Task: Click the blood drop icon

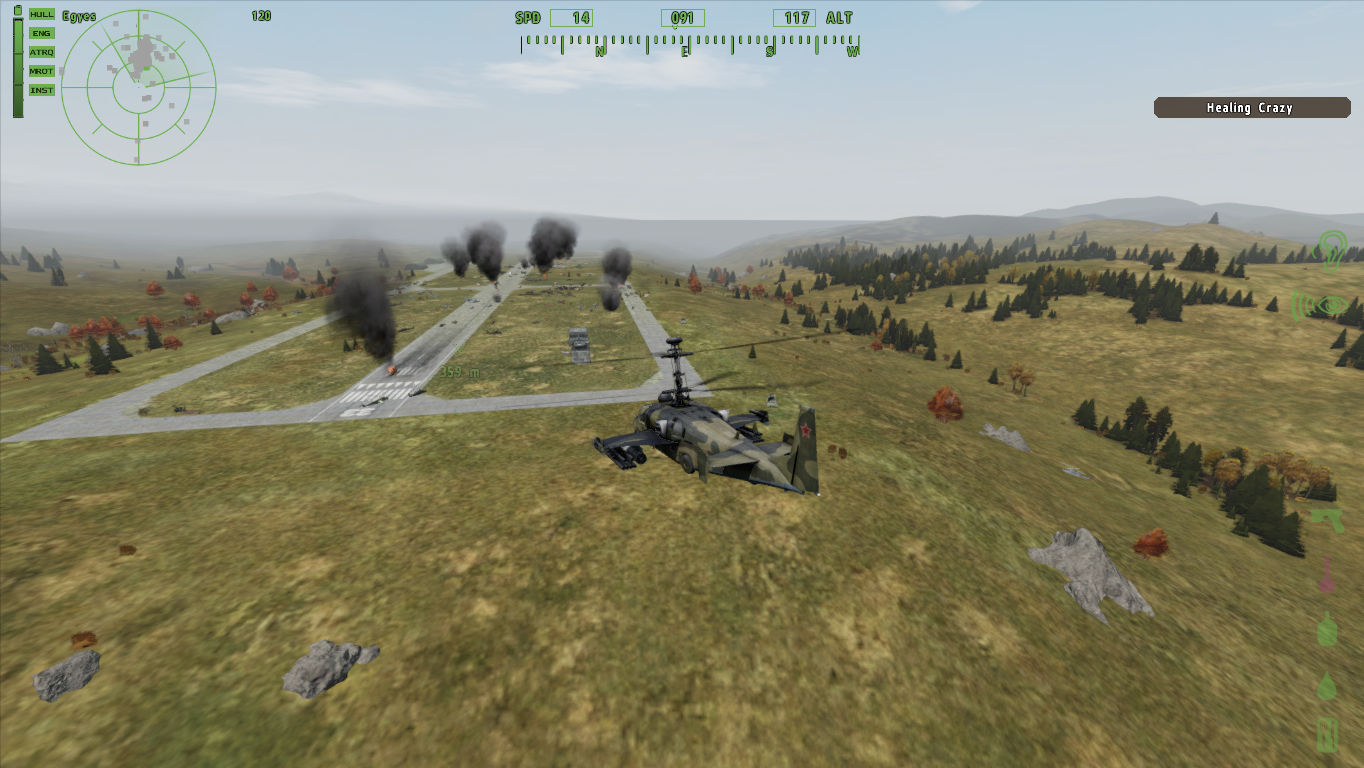Action: [1327, 686]
